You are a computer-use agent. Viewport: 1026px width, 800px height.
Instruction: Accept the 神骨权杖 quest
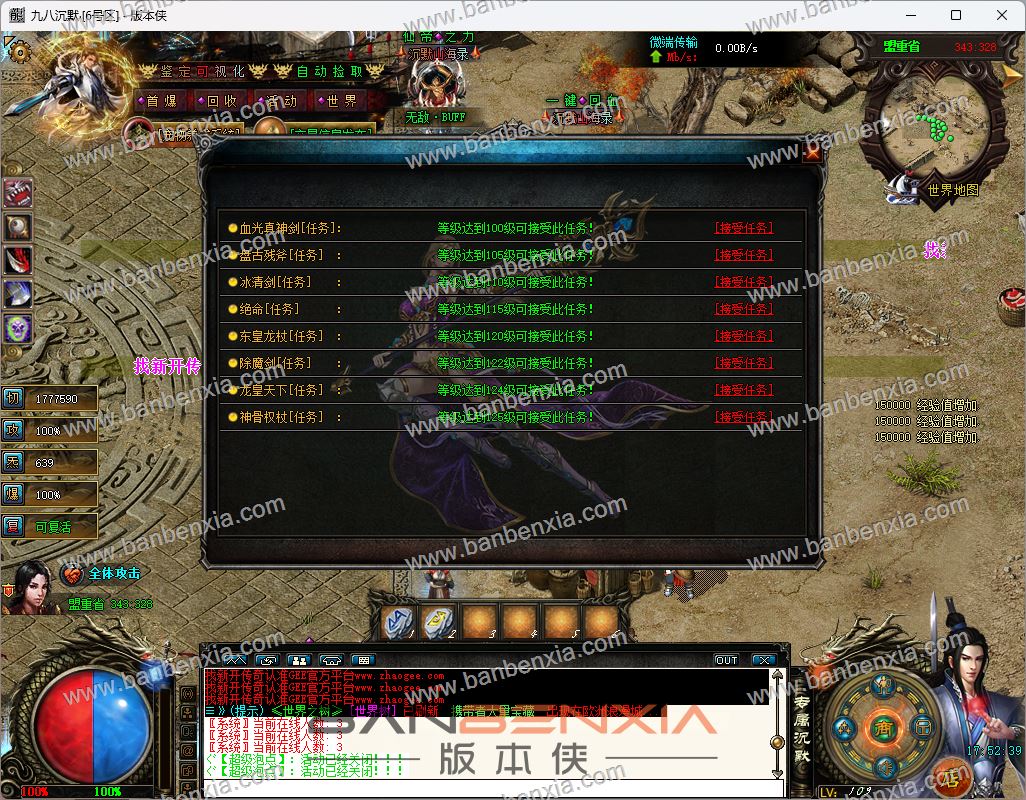coord(743,417)
